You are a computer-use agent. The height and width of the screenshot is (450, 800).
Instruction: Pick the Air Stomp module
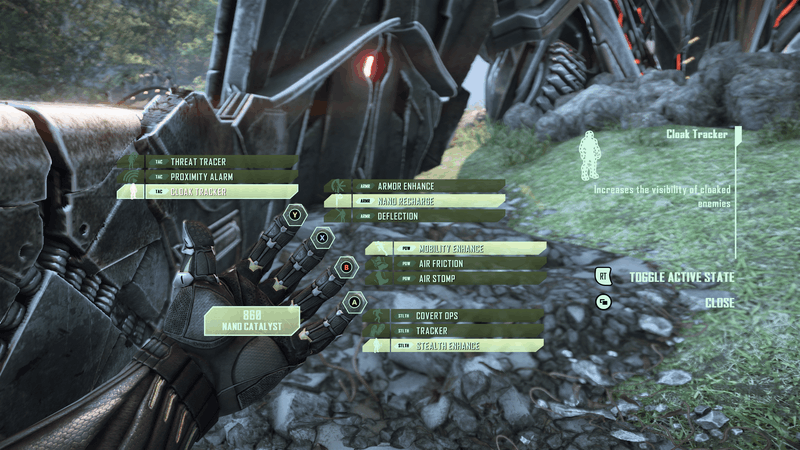[x=455, y=278]
